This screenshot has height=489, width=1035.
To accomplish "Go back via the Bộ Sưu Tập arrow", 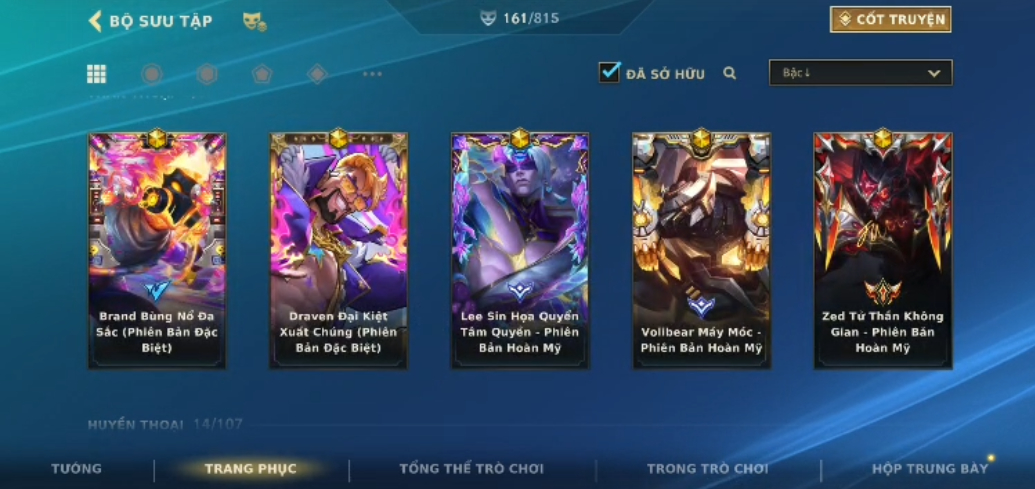I will pos(96,21).
